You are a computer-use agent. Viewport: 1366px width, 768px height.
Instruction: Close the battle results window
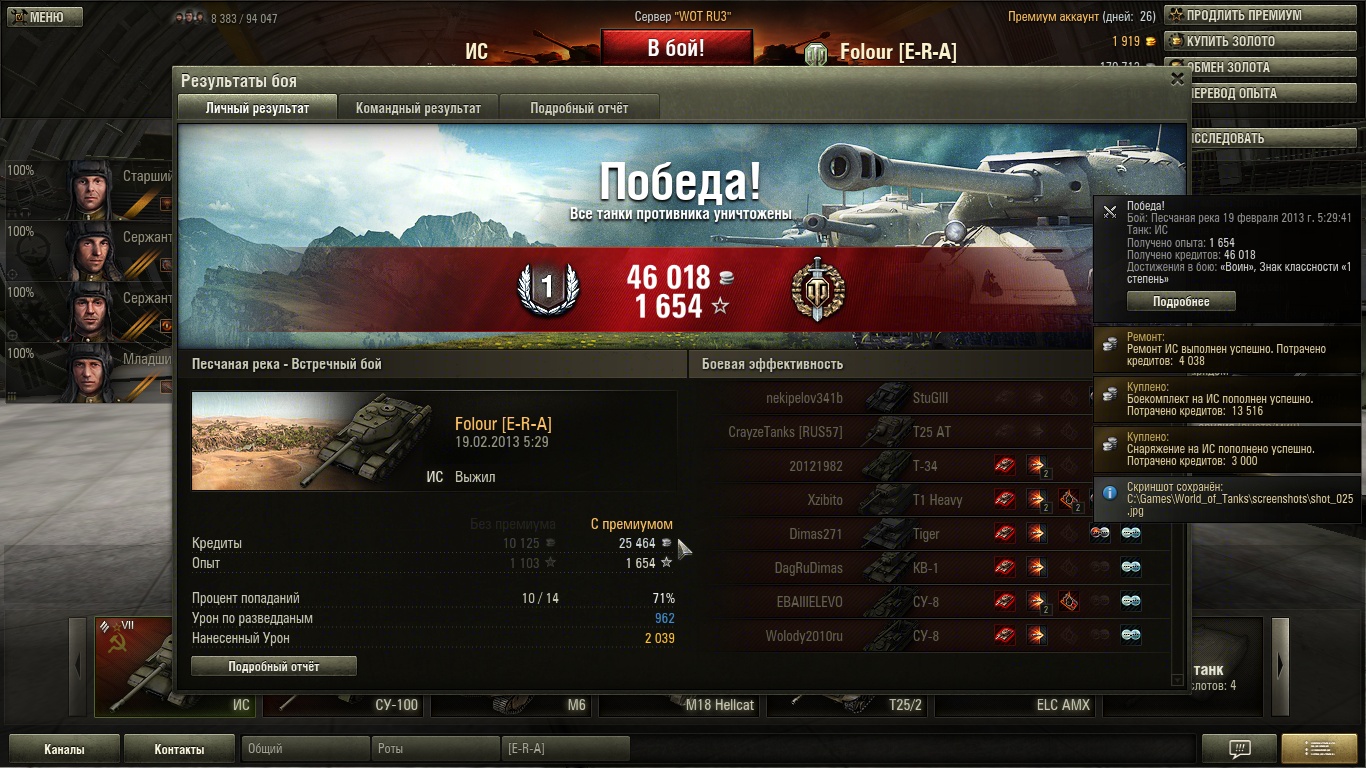(x=1177, y=79)
